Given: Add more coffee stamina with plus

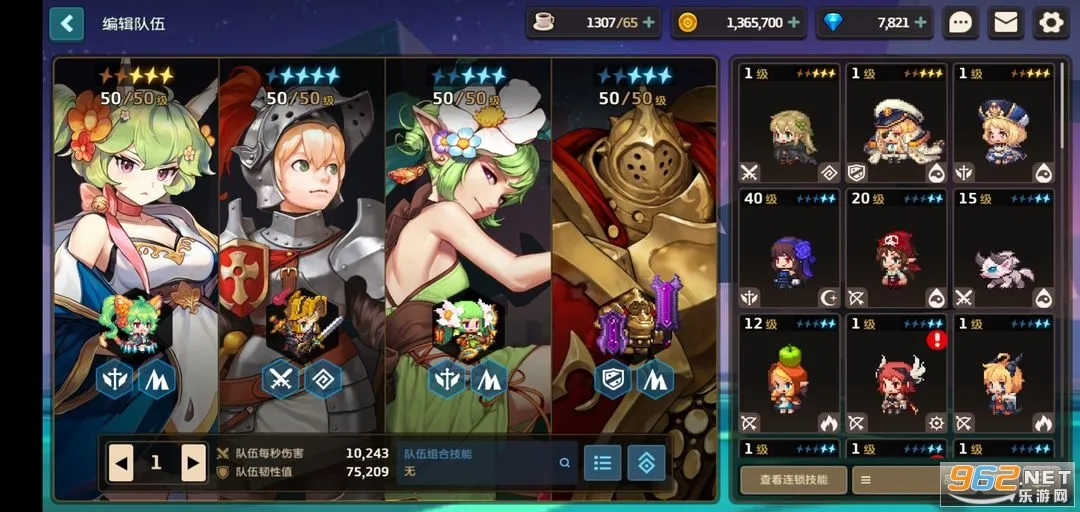Looking at the screenshot, I should (649, 22).
